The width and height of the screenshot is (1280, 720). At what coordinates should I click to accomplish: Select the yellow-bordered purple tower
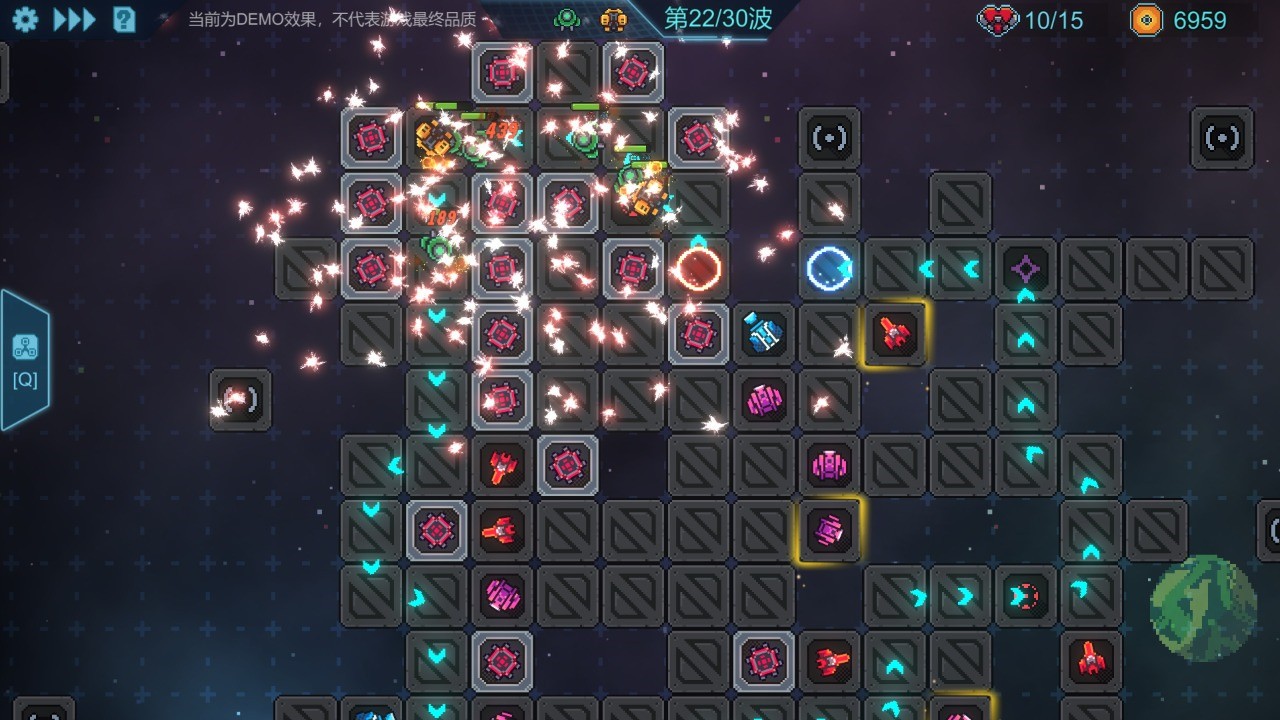coord(829,530)
